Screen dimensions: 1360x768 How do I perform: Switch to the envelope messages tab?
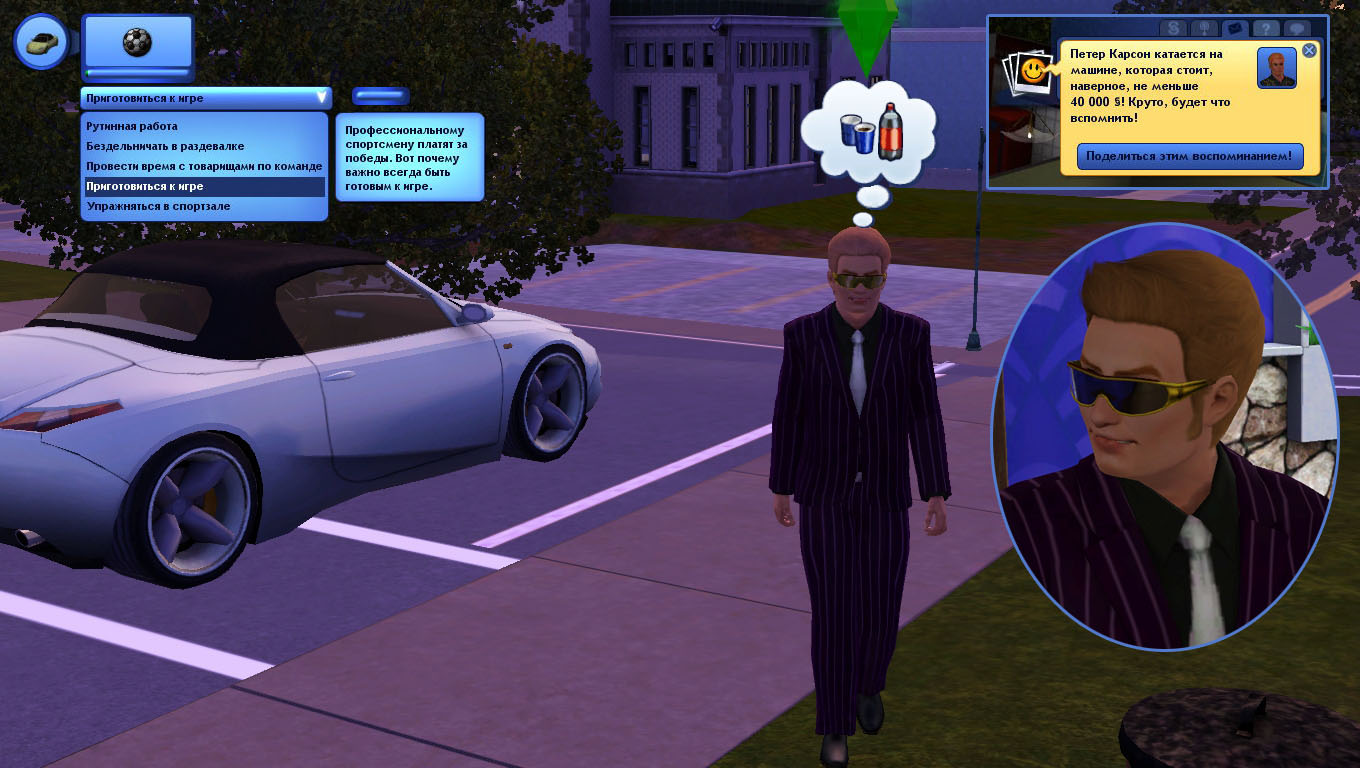[1234, 29]
